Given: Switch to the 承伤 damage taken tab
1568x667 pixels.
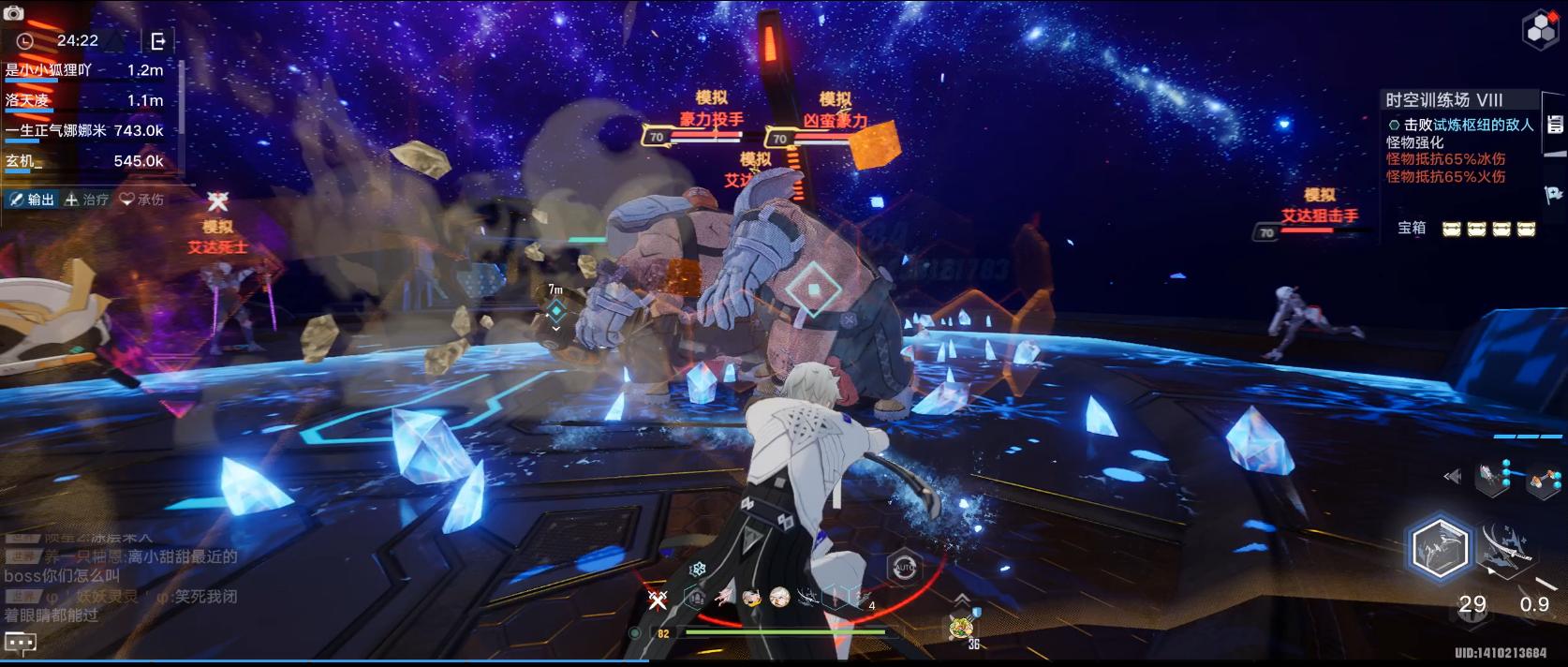Looking at the screenshot, I should click(141, 200).
